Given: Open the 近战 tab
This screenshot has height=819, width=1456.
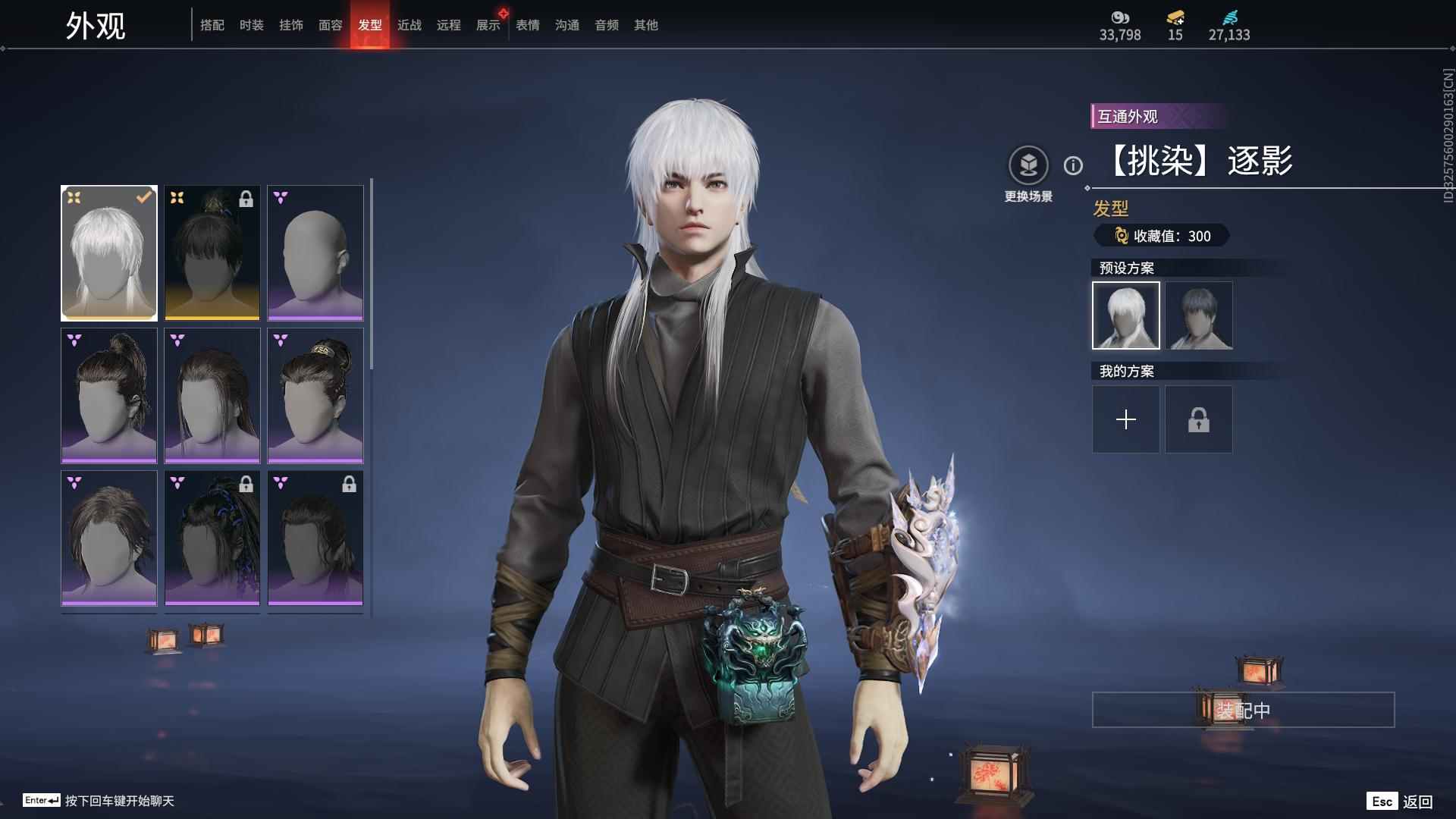Looking at the screenshot, I should click(x=409, y=25).
